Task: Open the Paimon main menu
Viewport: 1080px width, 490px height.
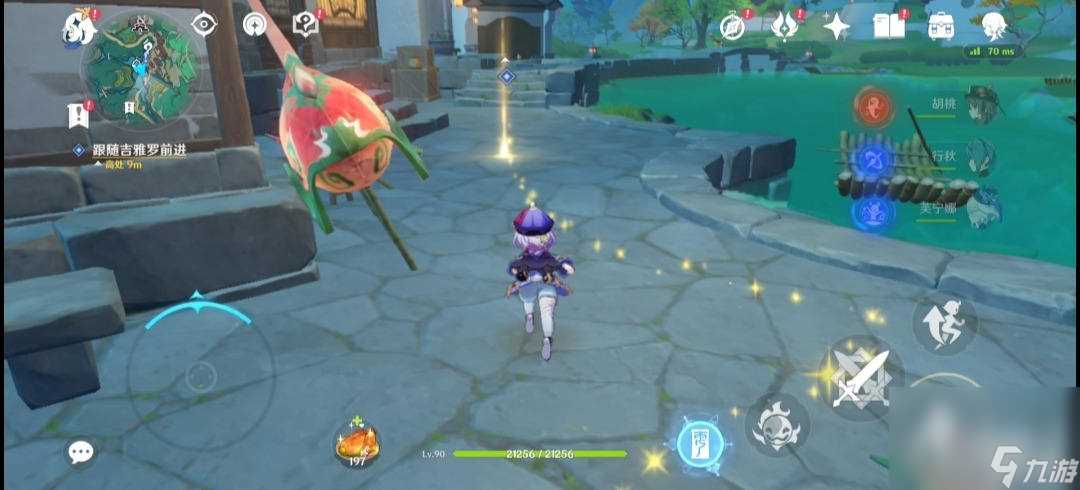Action: 77,26
